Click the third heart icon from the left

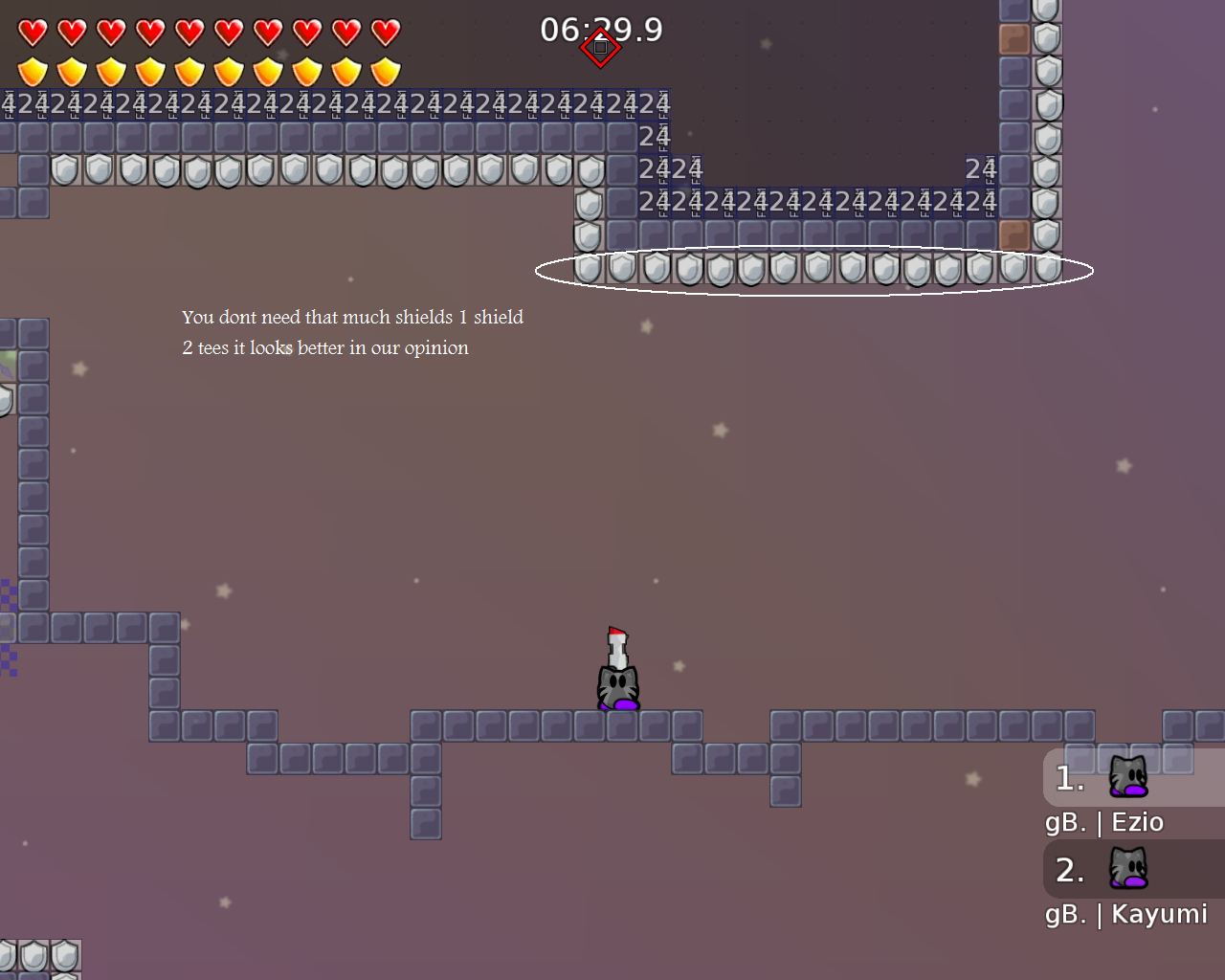tap(109, 31)
